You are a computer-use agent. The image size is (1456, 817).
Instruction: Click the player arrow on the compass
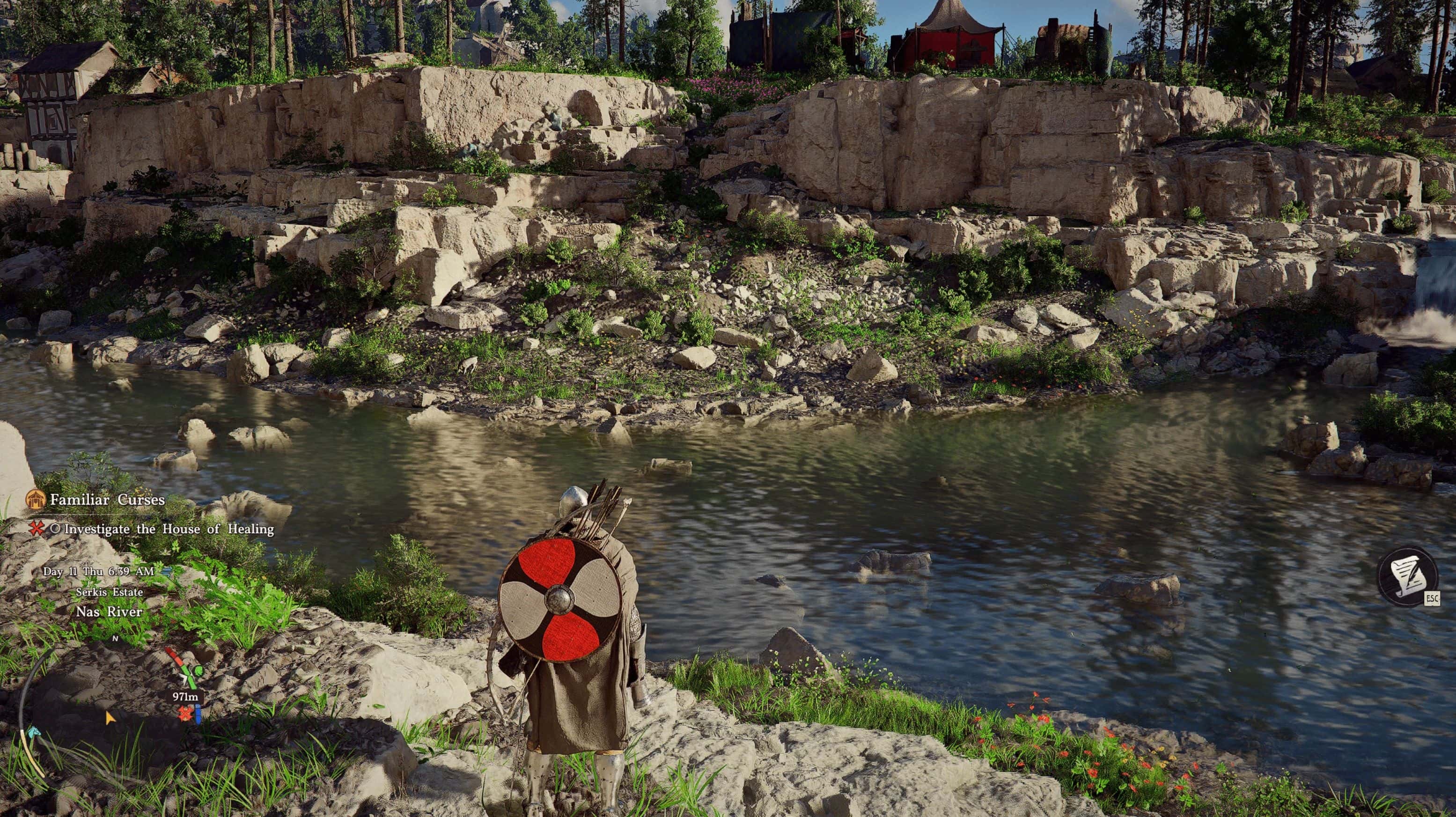click(185, 678)
